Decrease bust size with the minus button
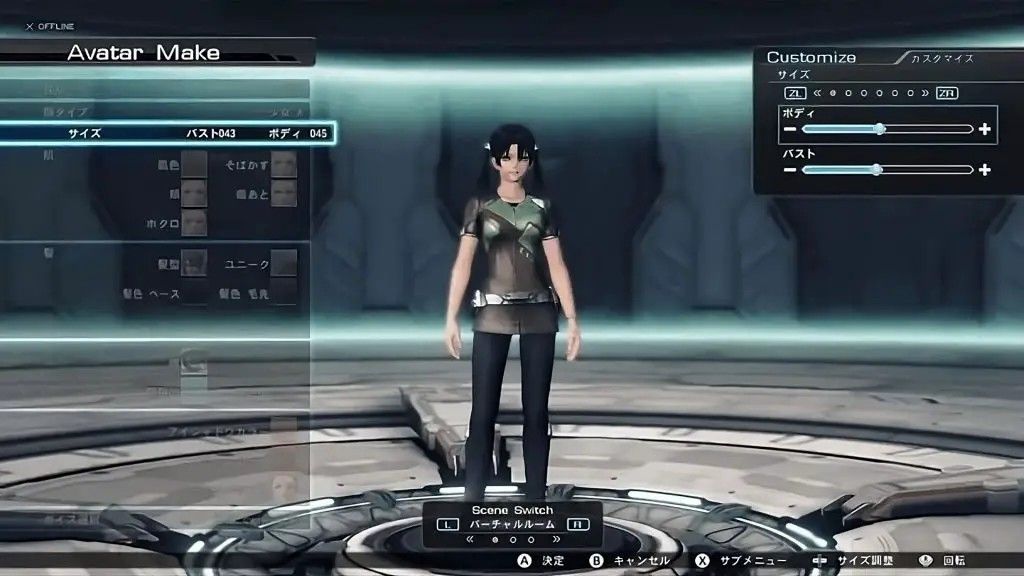This screenshot has width=1024, height=576. [x=790, y=170]
